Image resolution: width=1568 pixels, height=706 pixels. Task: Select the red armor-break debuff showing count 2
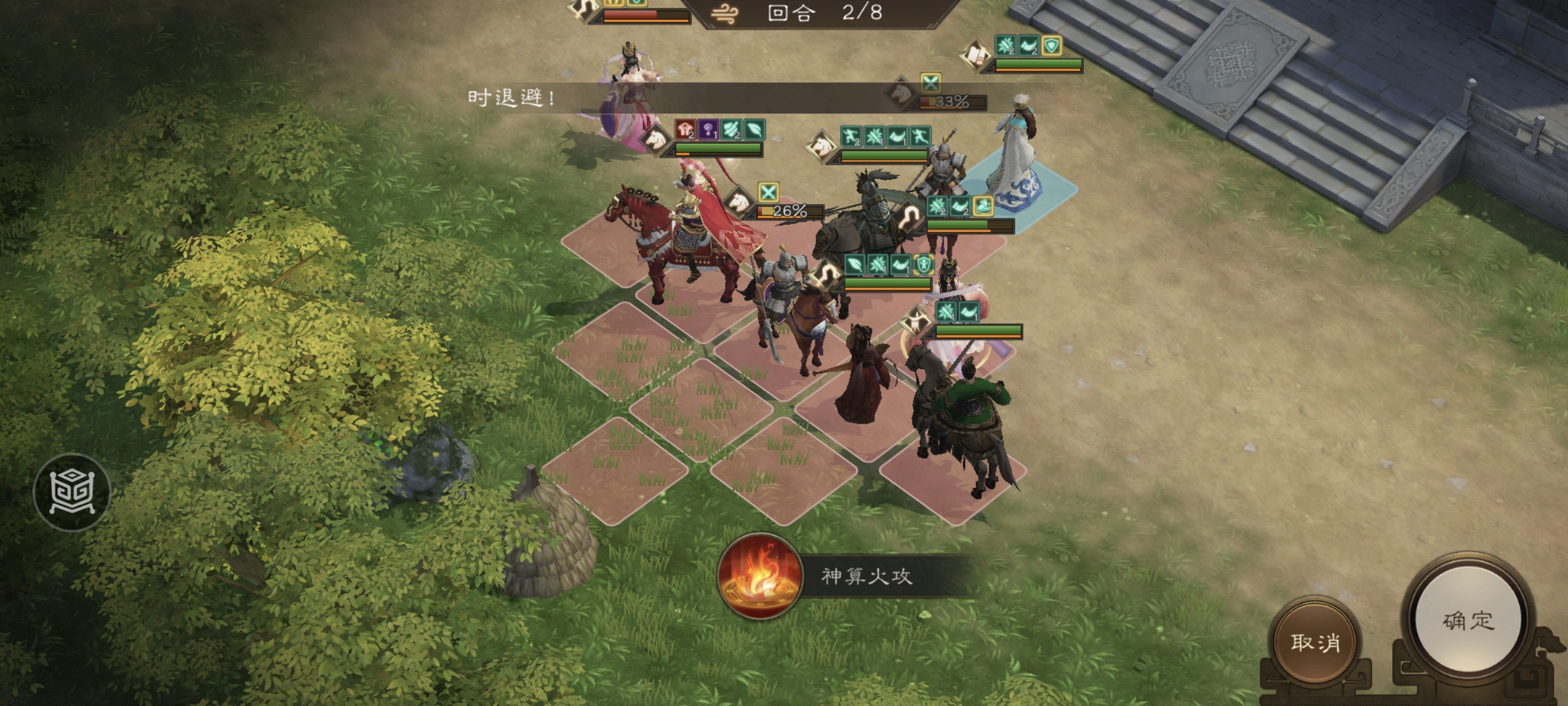(x=685, y=129)
